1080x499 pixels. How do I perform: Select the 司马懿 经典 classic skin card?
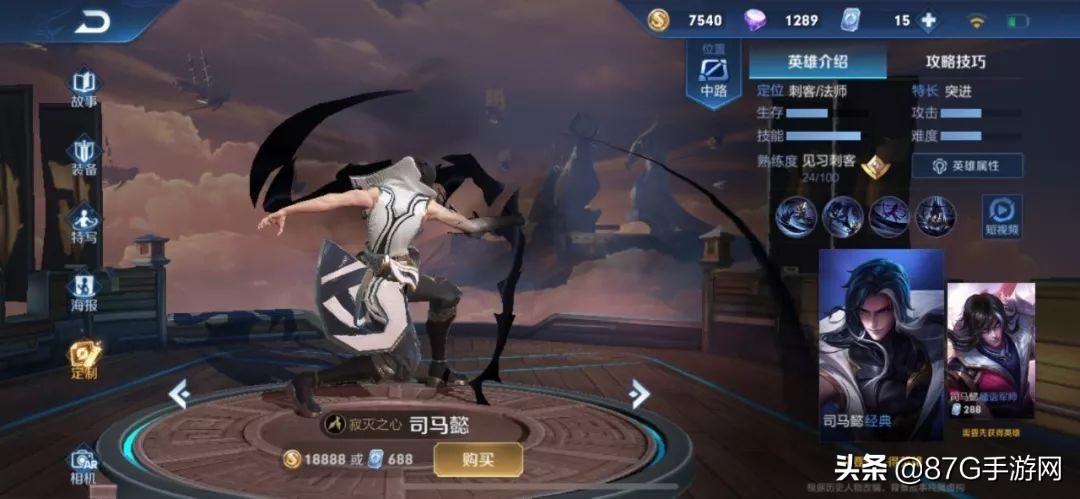[x=881, y=344]
